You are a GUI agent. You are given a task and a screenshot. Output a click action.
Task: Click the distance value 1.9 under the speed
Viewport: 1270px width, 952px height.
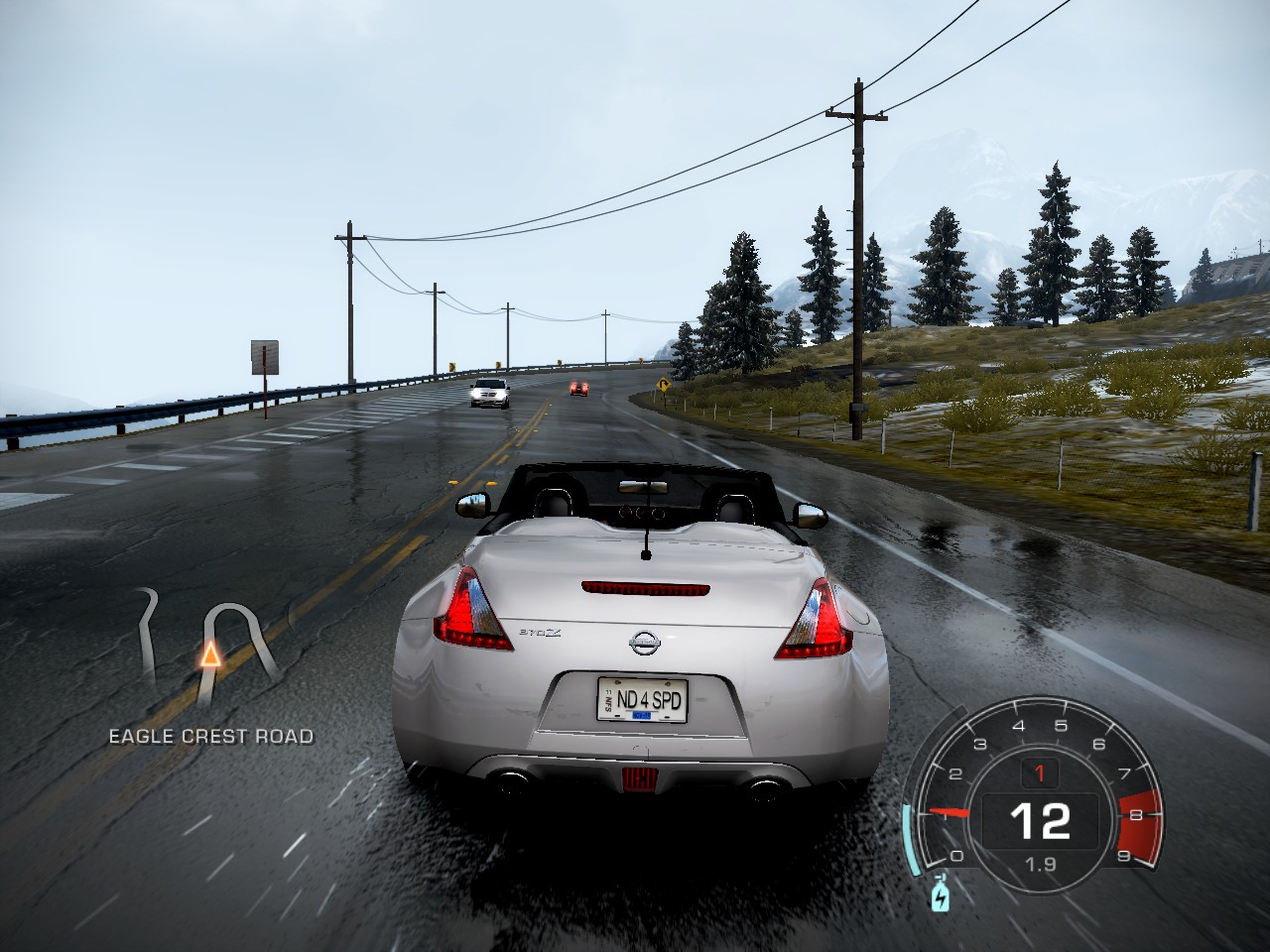coord(1038,862)
